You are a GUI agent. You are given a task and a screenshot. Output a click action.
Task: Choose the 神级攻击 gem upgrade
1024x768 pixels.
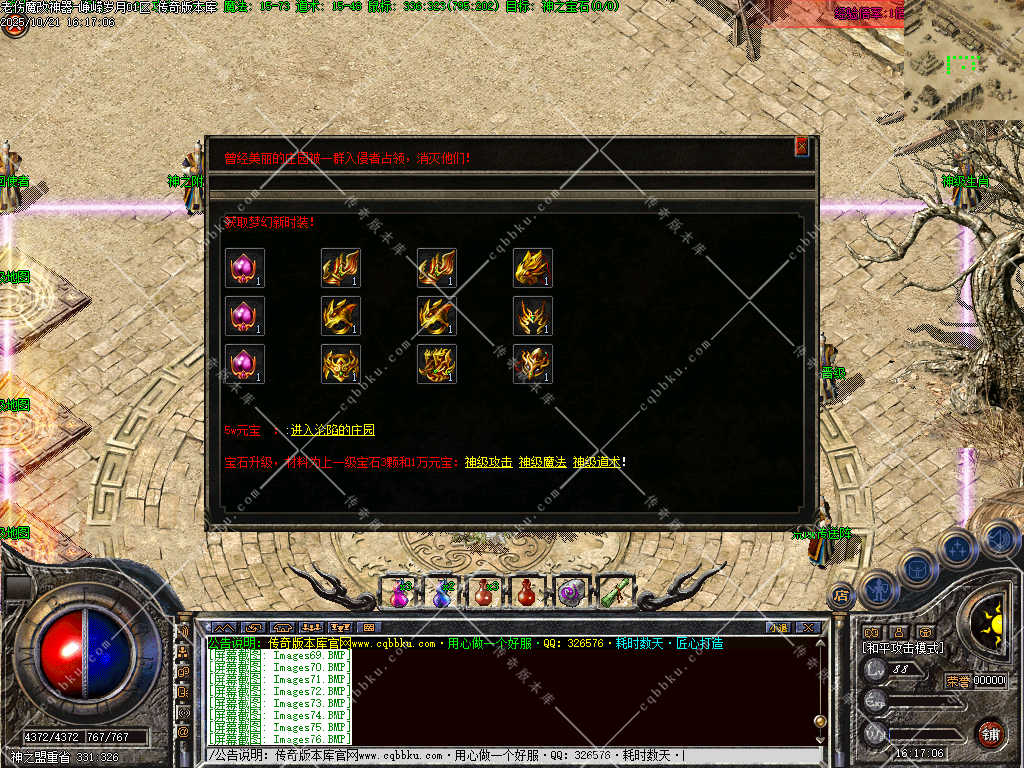tap(488, 462)
